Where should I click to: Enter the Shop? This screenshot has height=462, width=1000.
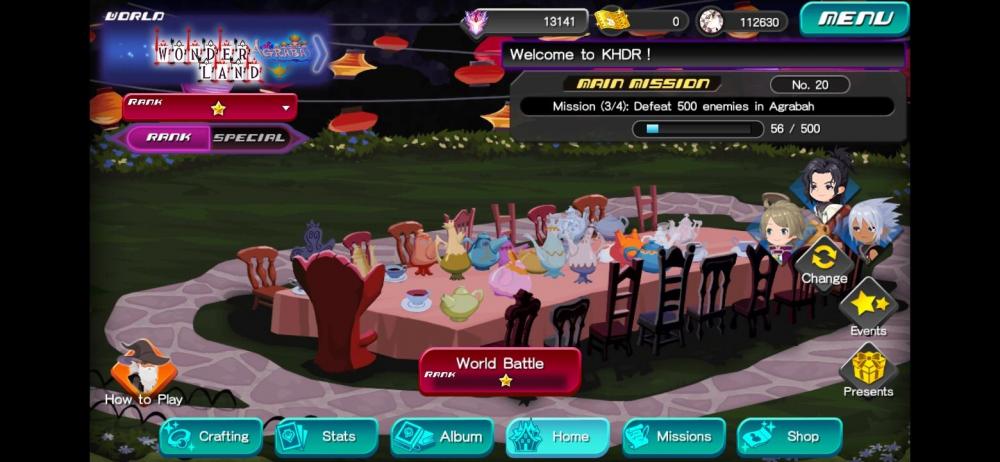tap(790, 437)
